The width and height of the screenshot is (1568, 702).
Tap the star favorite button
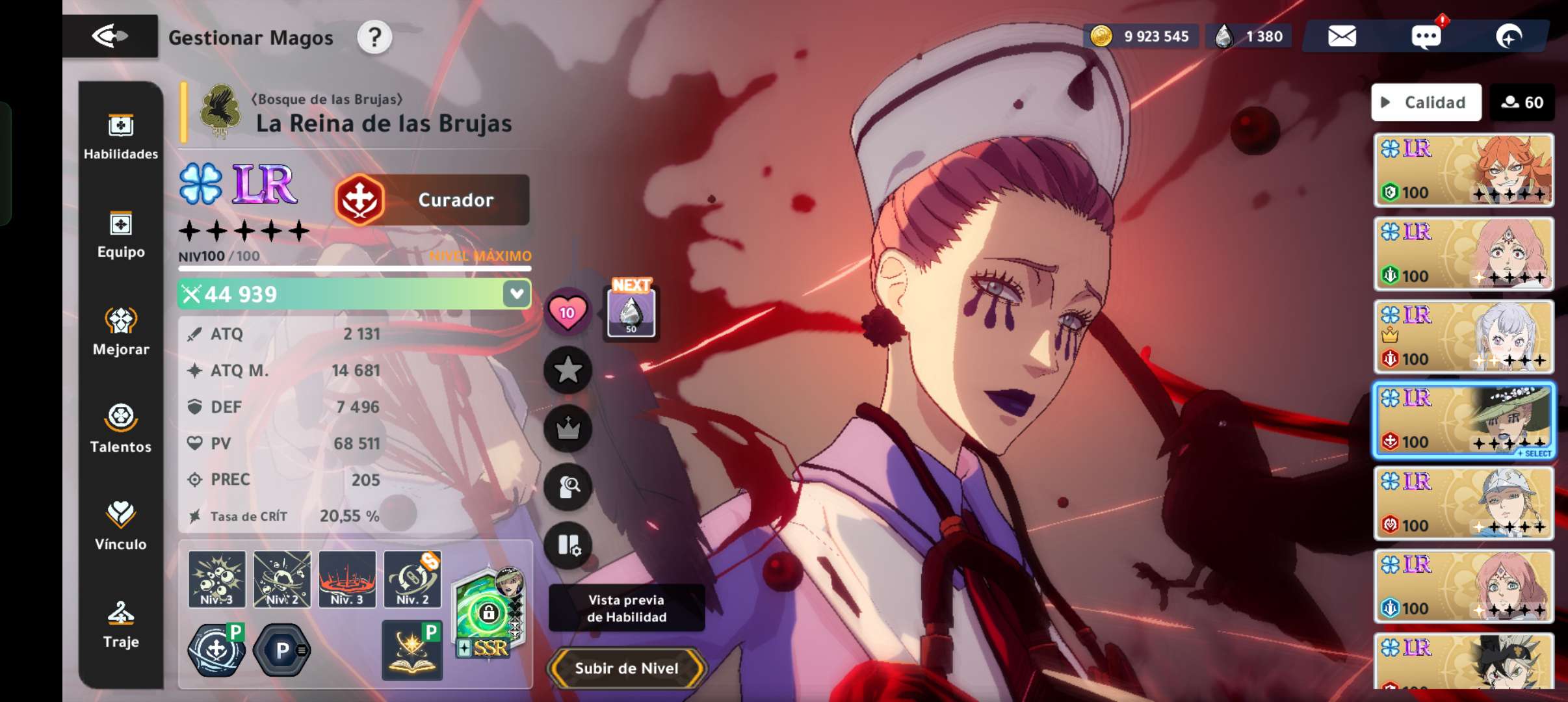click(x=568, y=370)
